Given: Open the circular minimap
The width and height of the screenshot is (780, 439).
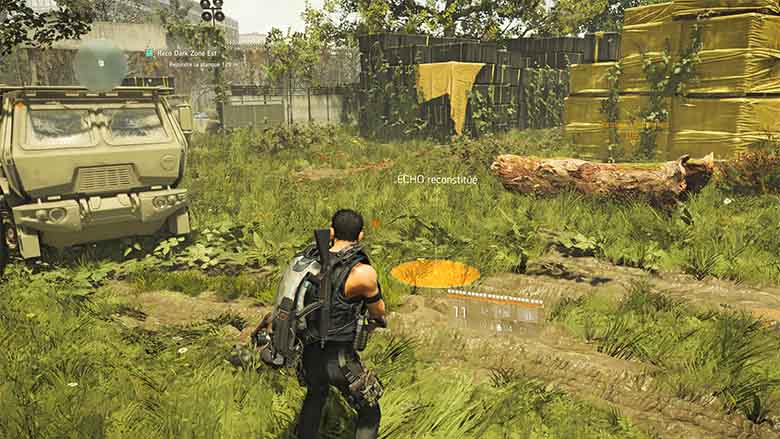Looking at the screenshot, I should [x=100, y=64].
